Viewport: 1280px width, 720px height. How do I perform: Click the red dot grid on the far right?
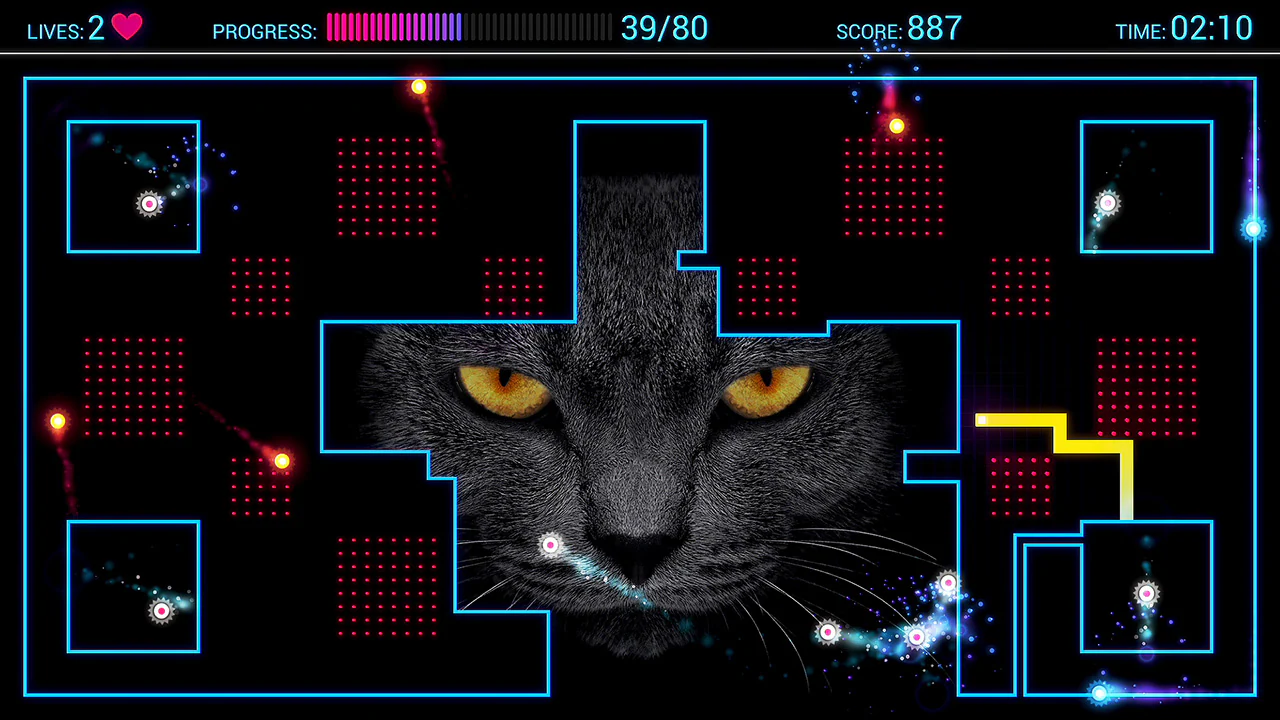tap(1148, 385)
